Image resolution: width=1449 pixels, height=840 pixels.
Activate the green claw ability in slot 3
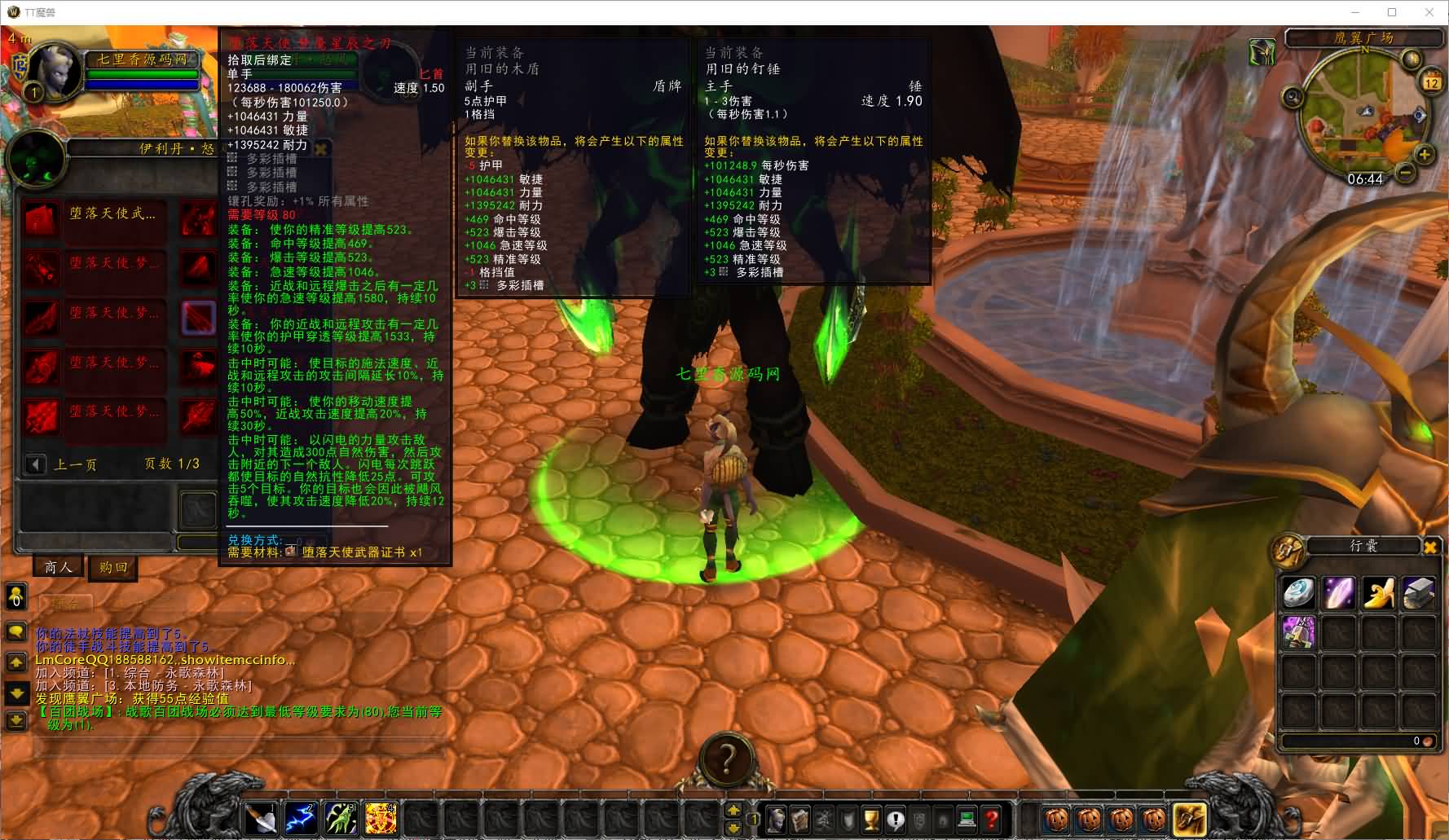point(341,818)
